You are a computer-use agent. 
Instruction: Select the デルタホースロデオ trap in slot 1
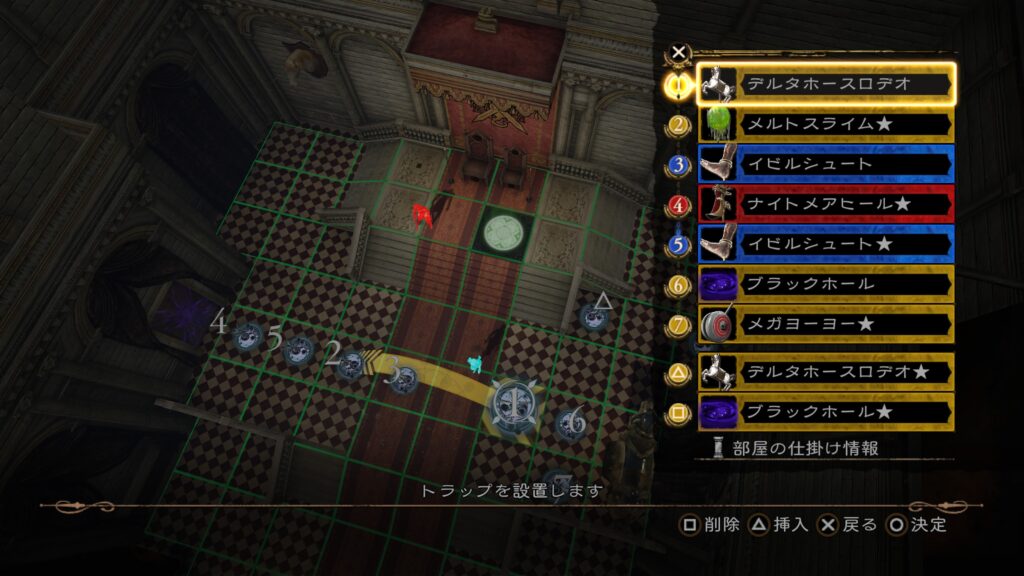(826, 84)
